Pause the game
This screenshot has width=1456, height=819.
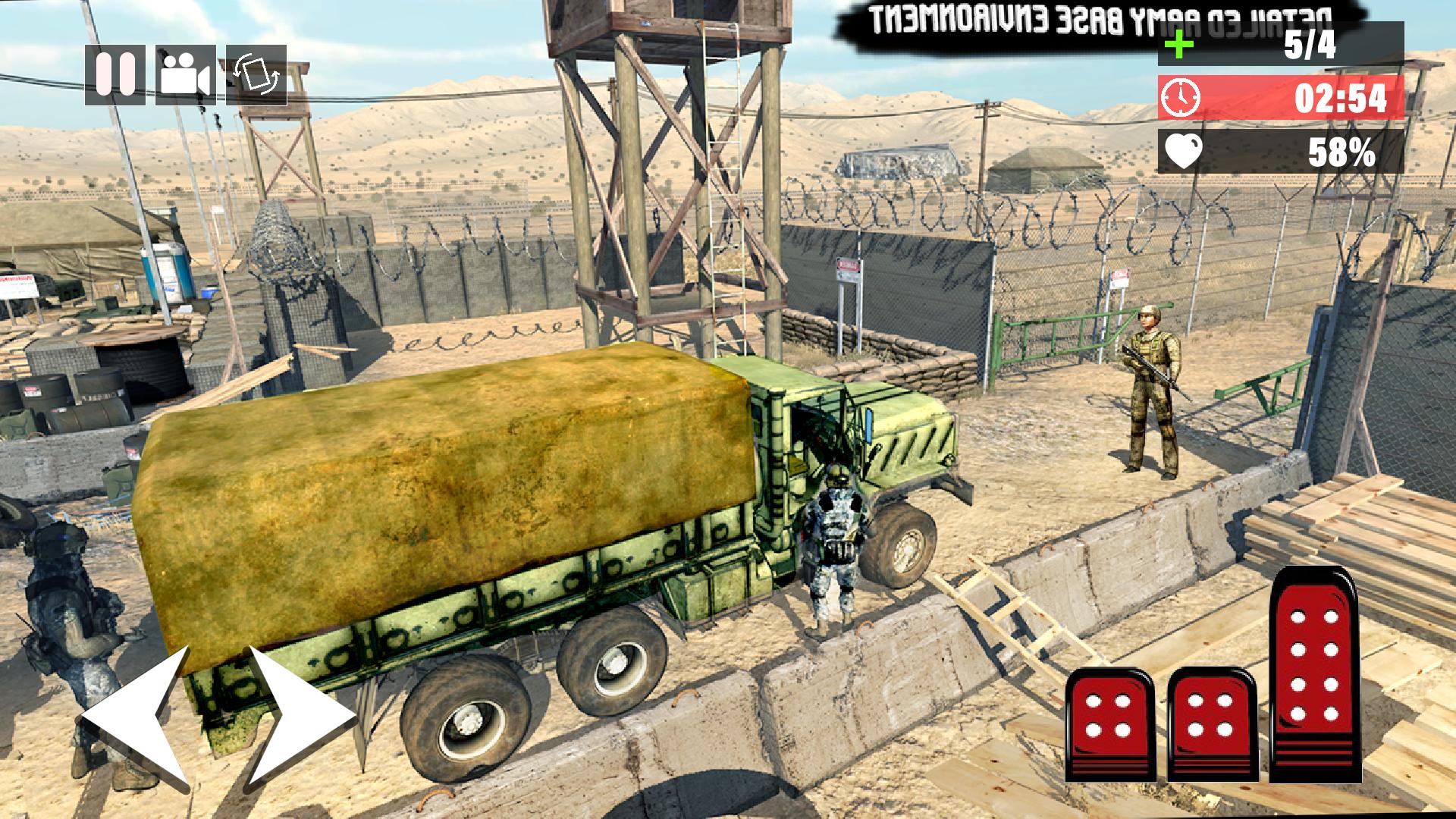tap(115, 76)
